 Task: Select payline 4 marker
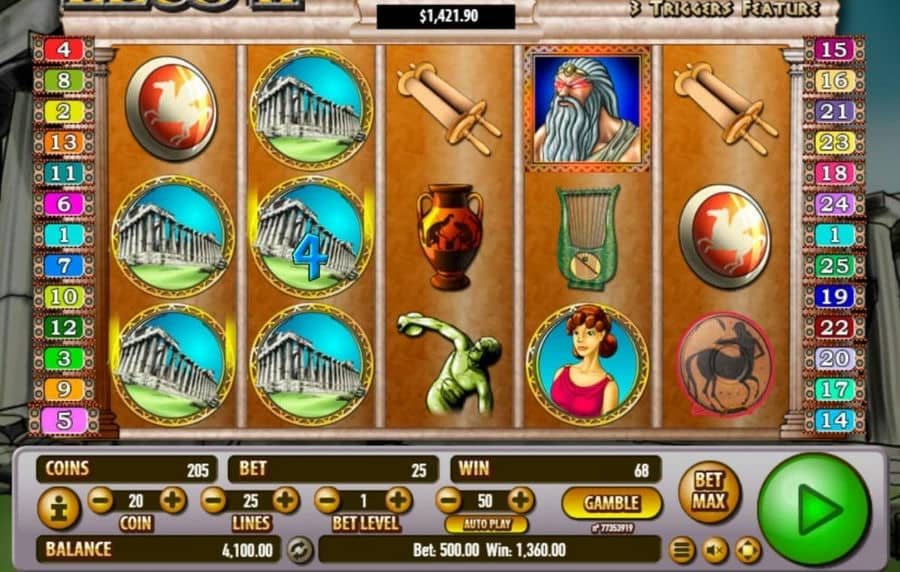pyautogui.click(x=63, y=49)
